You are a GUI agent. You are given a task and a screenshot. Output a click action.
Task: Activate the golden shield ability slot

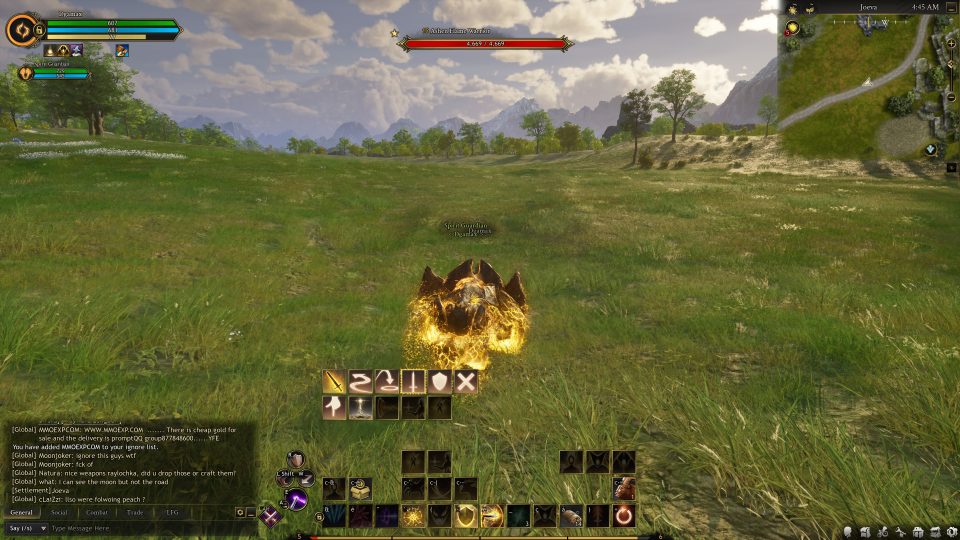coord(465,515)
